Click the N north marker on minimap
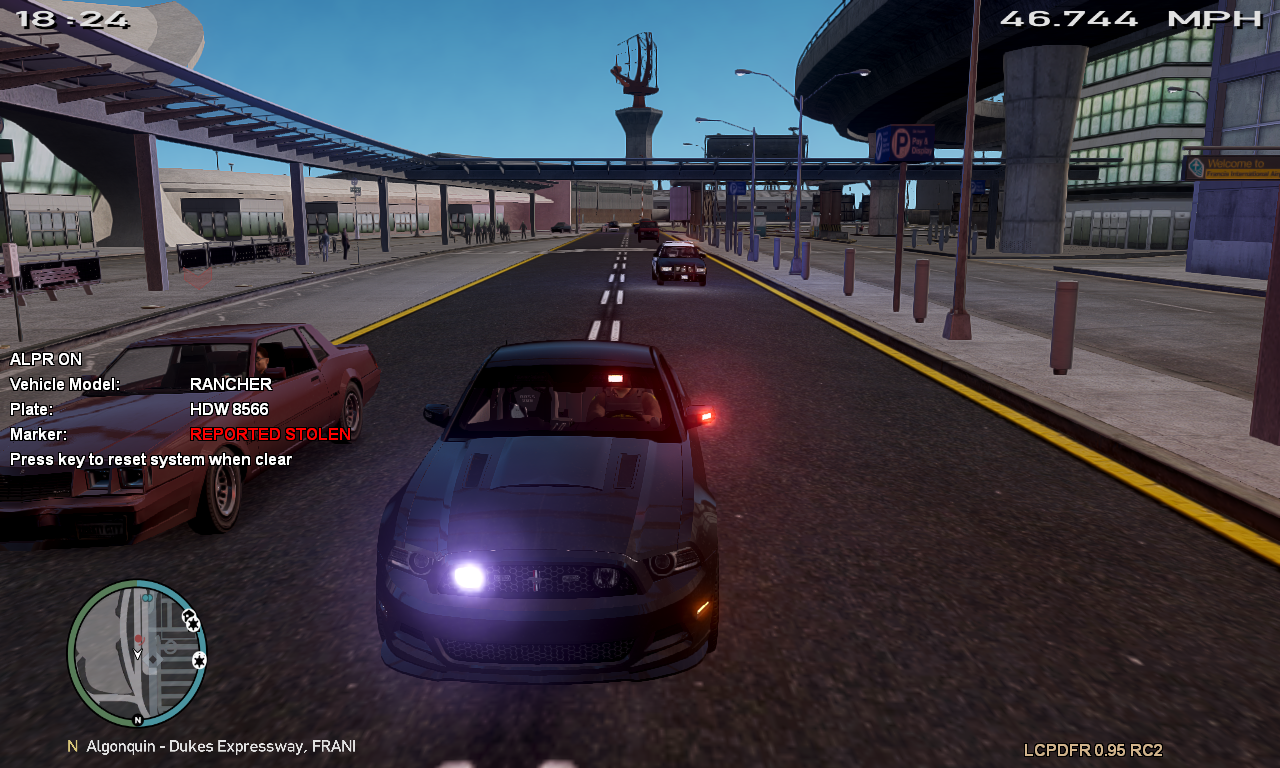The width and height of the screenshot is (1280, 768). (137, 720)
